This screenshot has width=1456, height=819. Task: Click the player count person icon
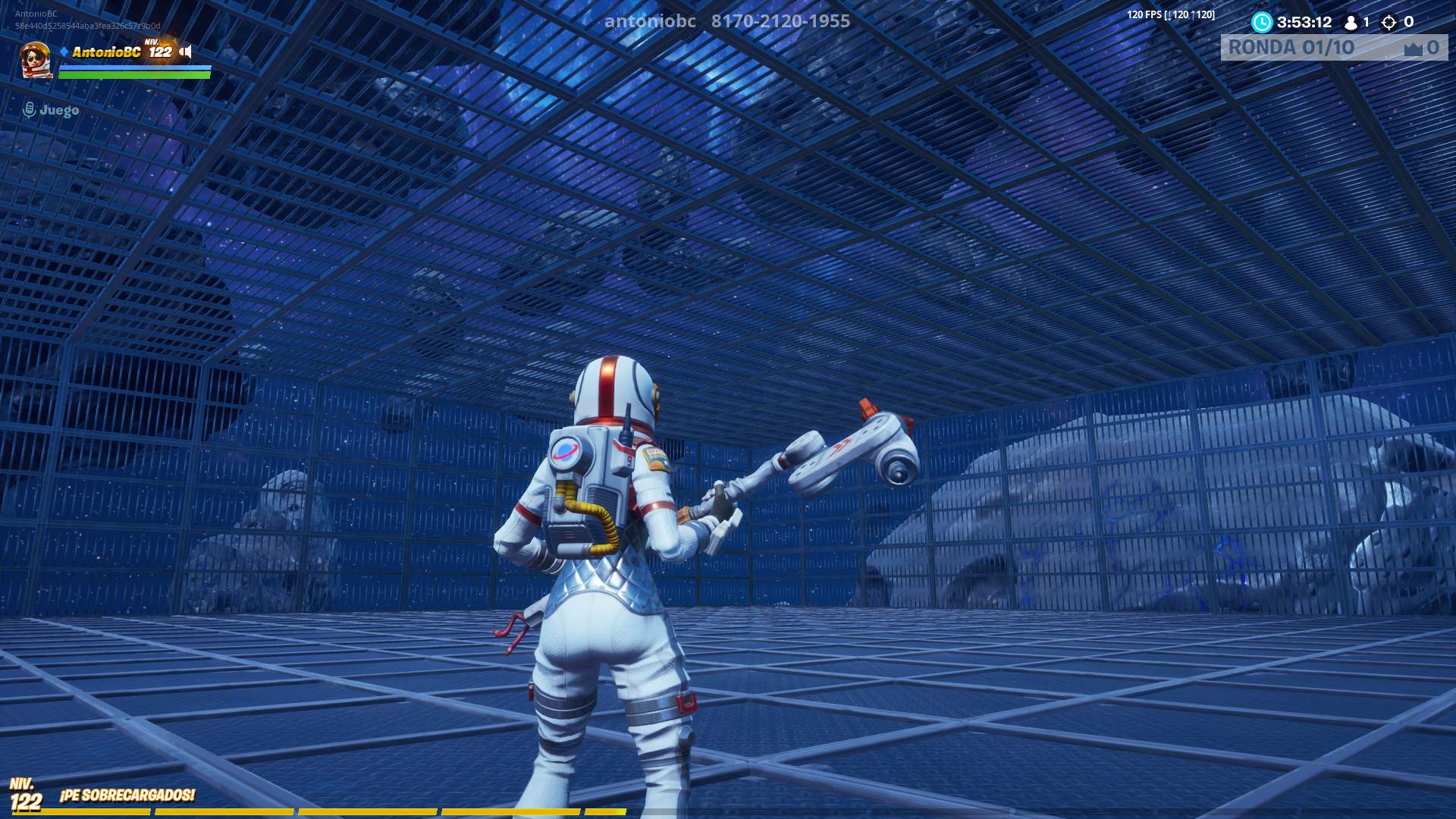[x=1351, y=23]
